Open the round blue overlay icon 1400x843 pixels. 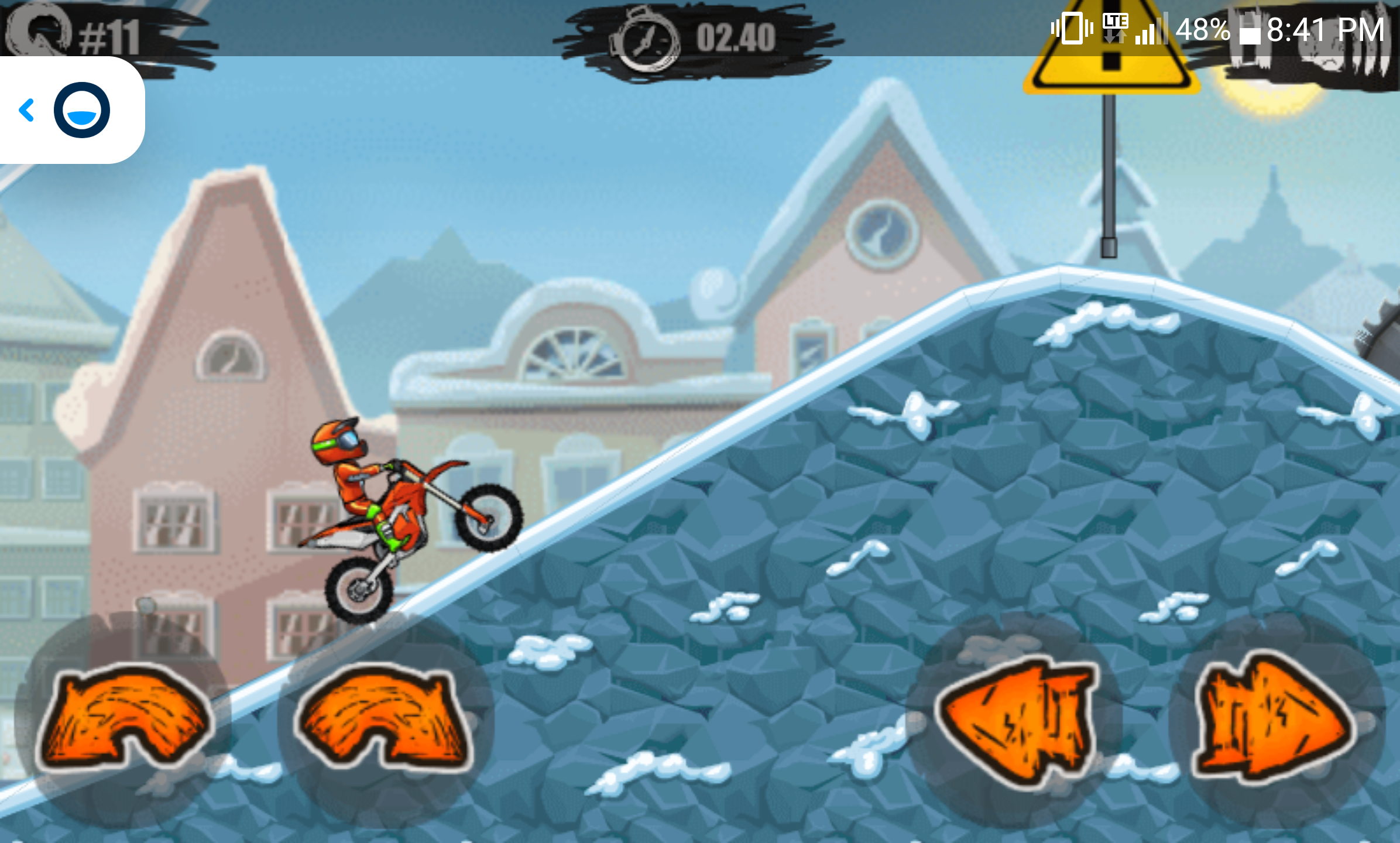tap(82, 110)
